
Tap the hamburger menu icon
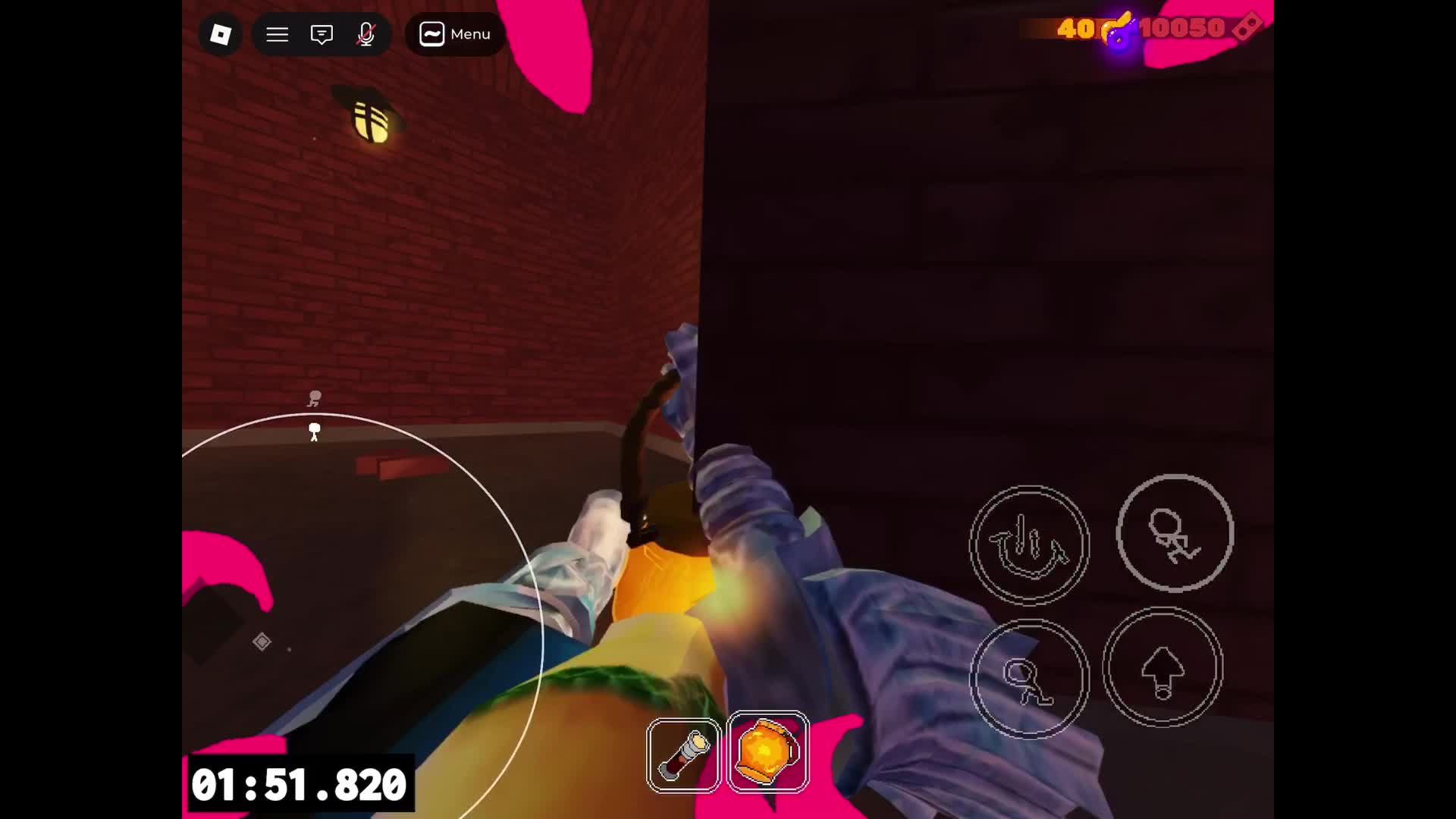(277, 34)
